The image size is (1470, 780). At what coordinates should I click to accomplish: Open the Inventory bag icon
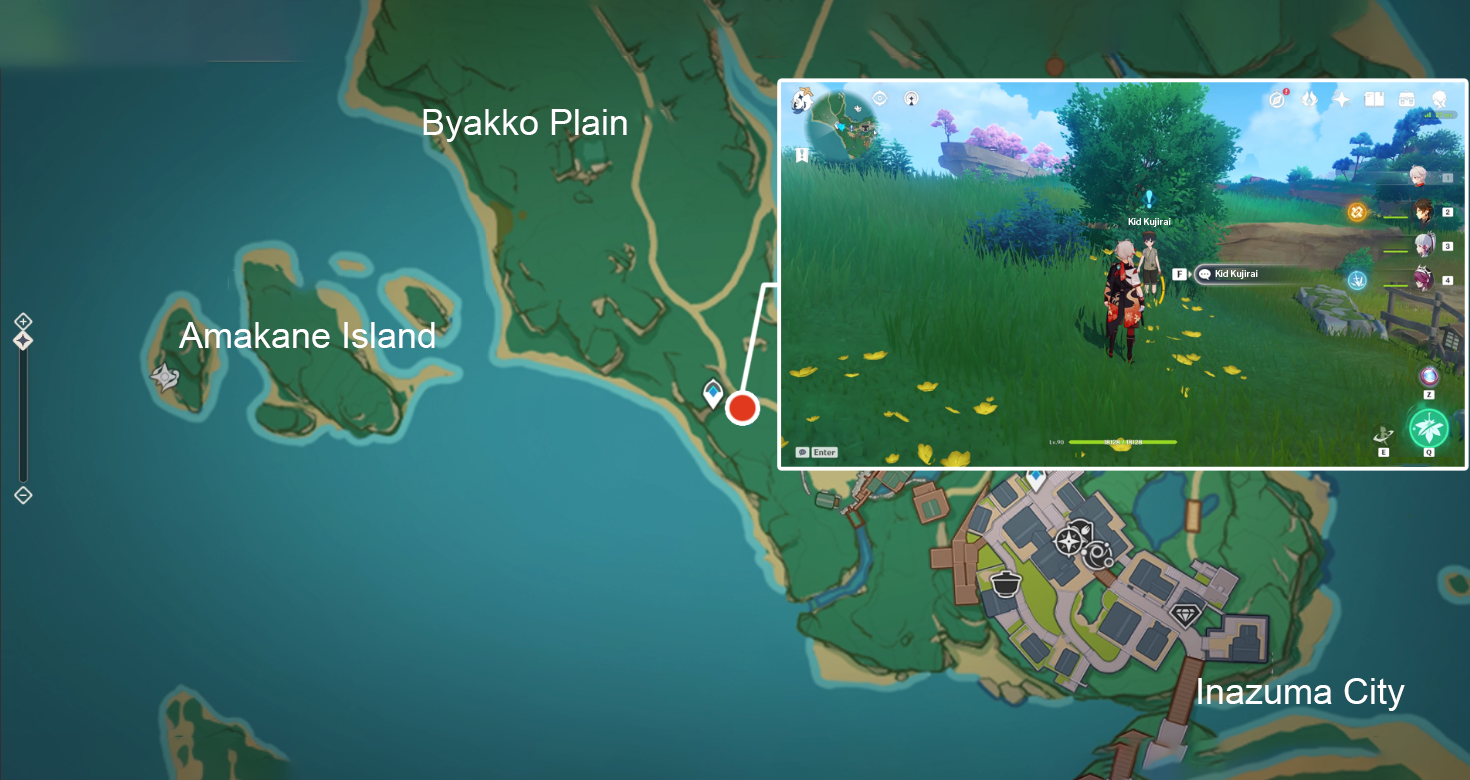[1408, 98]
